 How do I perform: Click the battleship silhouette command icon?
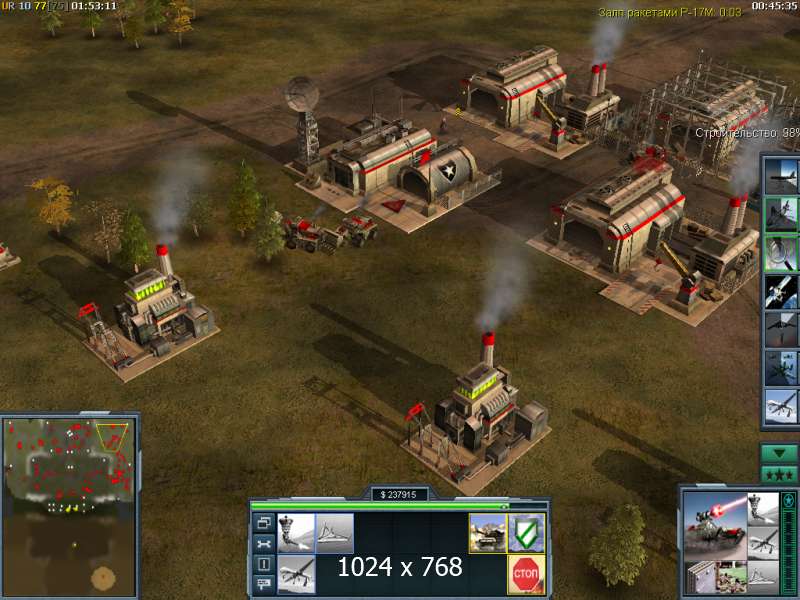coord(334,533)
